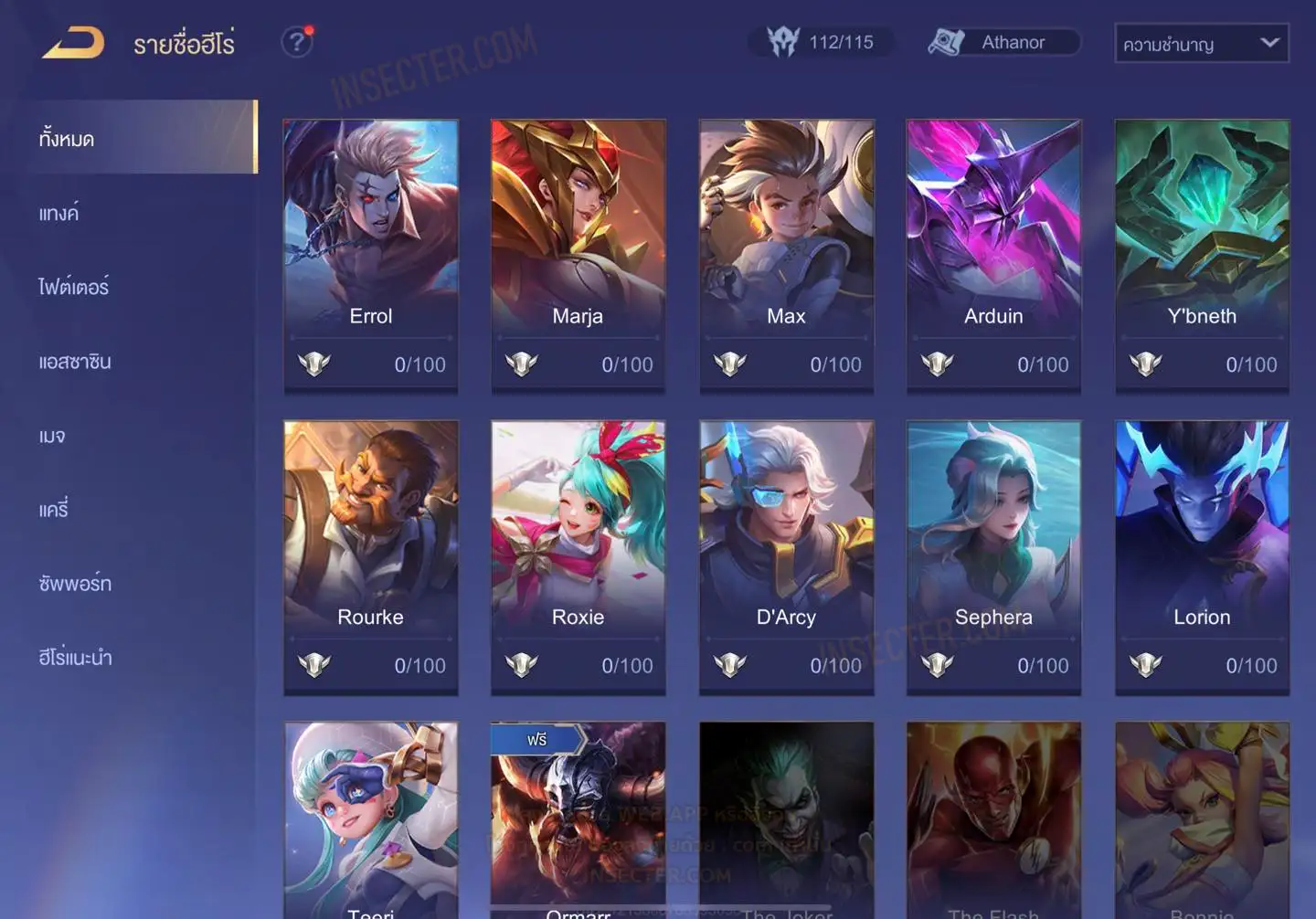This screenshot has height=919, width=1316.
Task: Switch to the แครี่ tab
Action: pyautogui.click(x=54, y=510)
